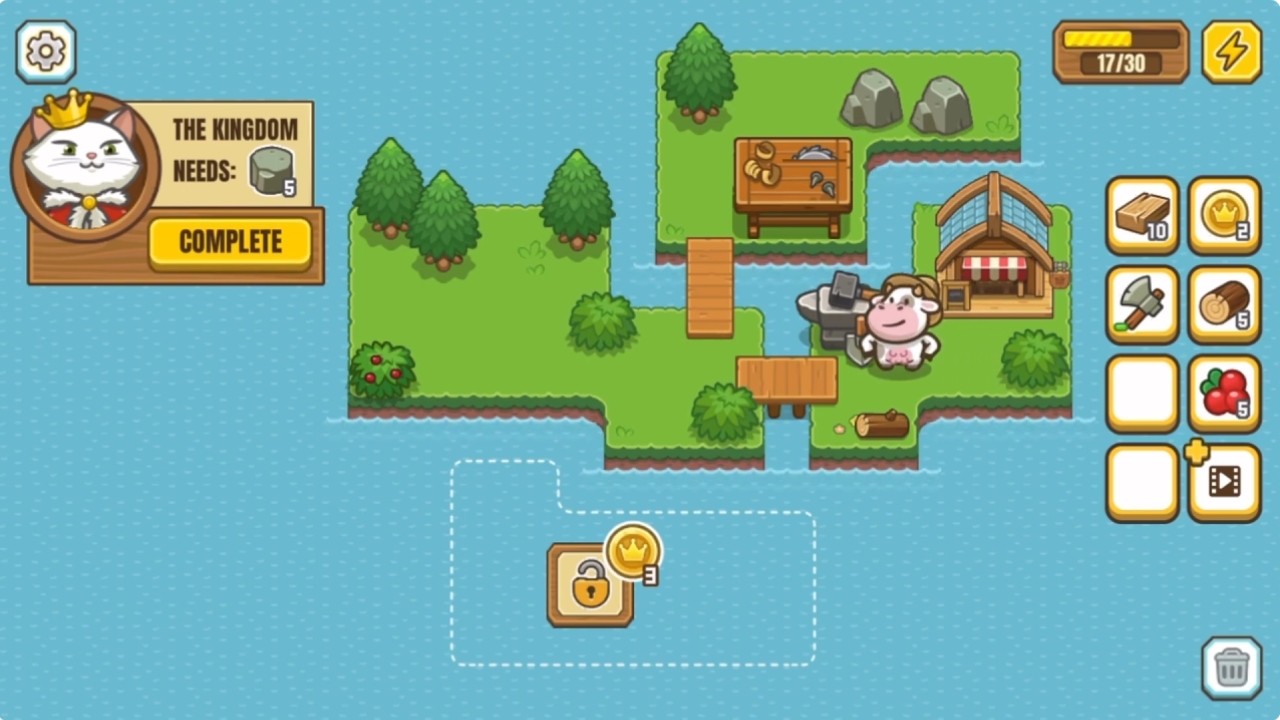
Task: Tap the crown coins slot showing 2
Action: [1224, 216]
